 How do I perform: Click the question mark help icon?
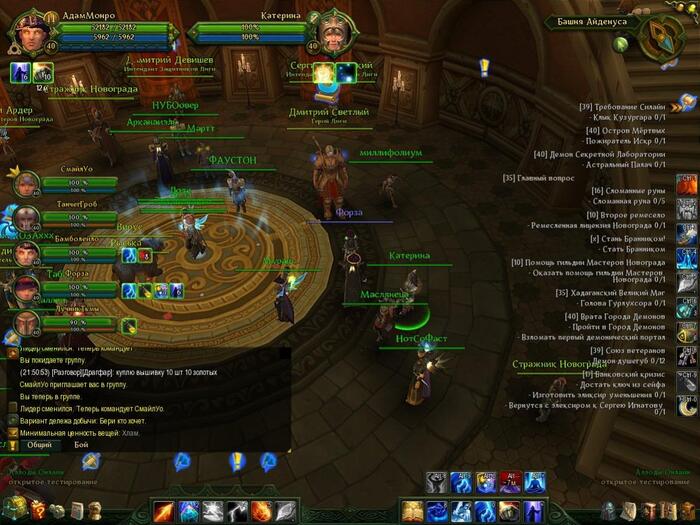point(38,509)
